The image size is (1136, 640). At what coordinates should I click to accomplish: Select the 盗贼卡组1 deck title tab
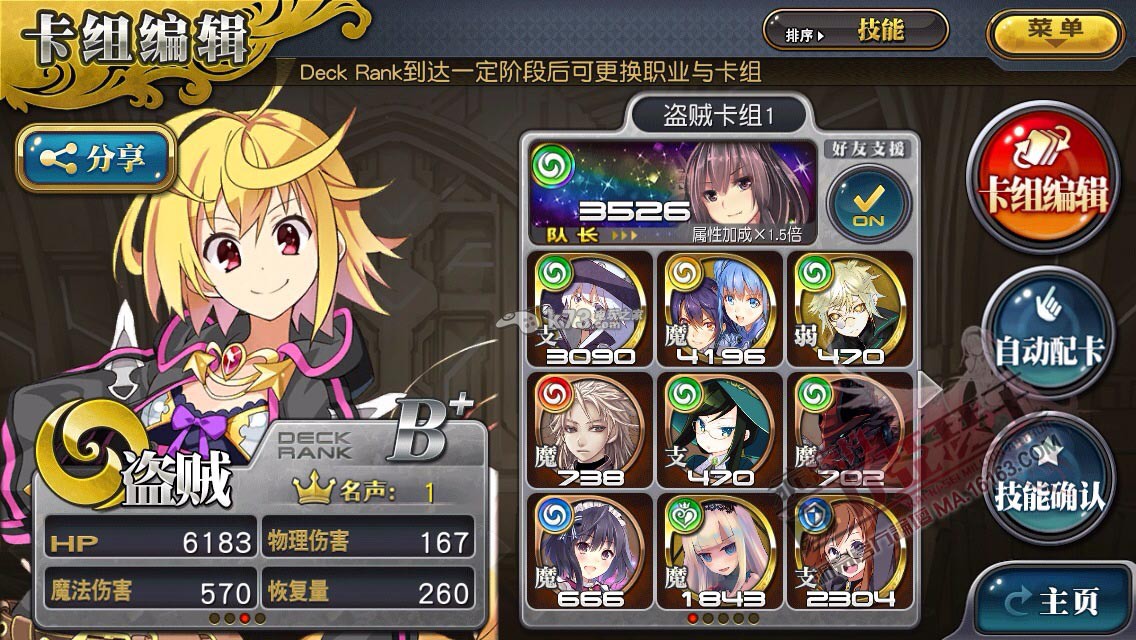719,116
